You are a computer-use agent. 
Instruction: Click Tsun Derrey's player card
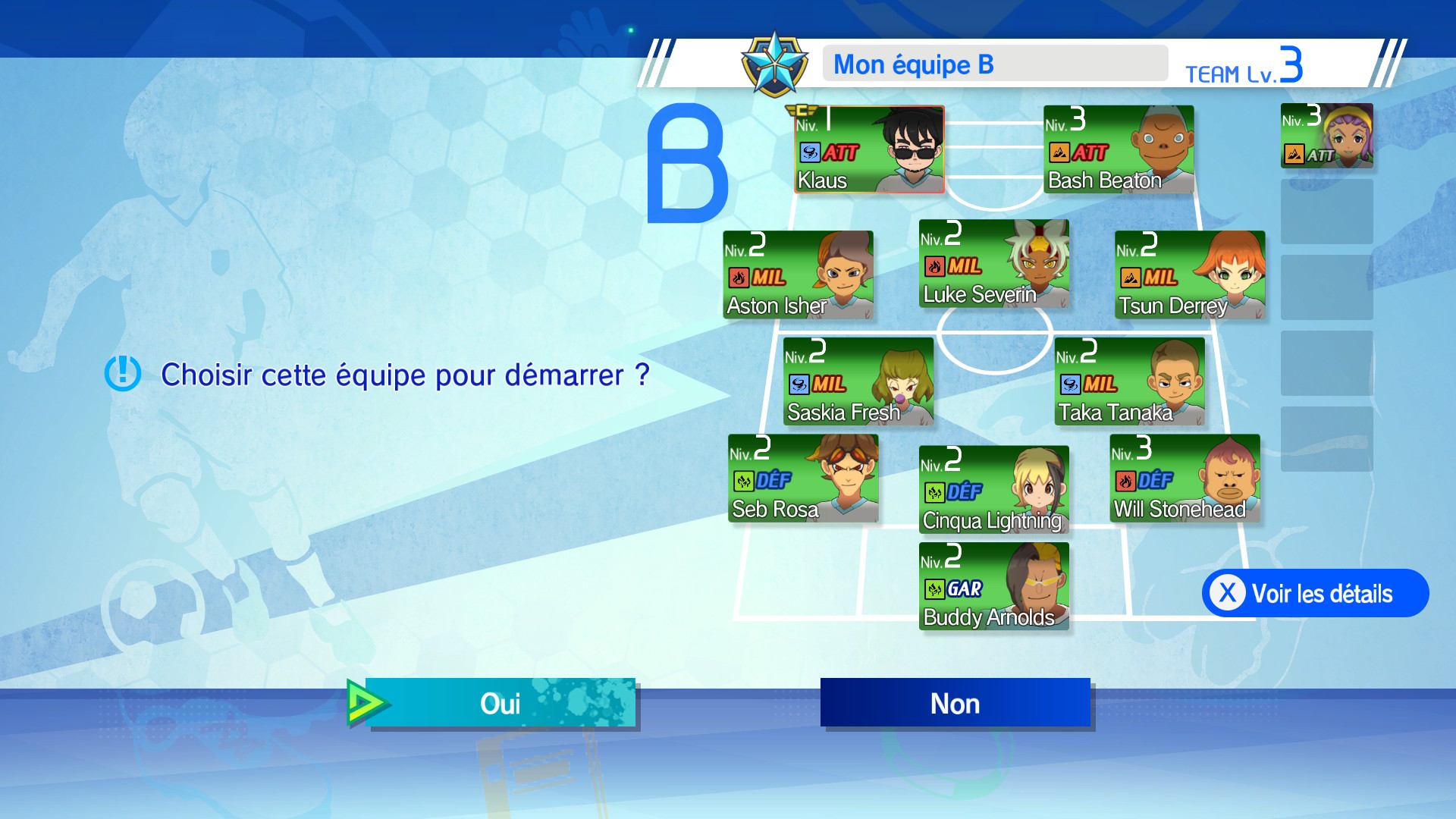tap(1189, 275)
